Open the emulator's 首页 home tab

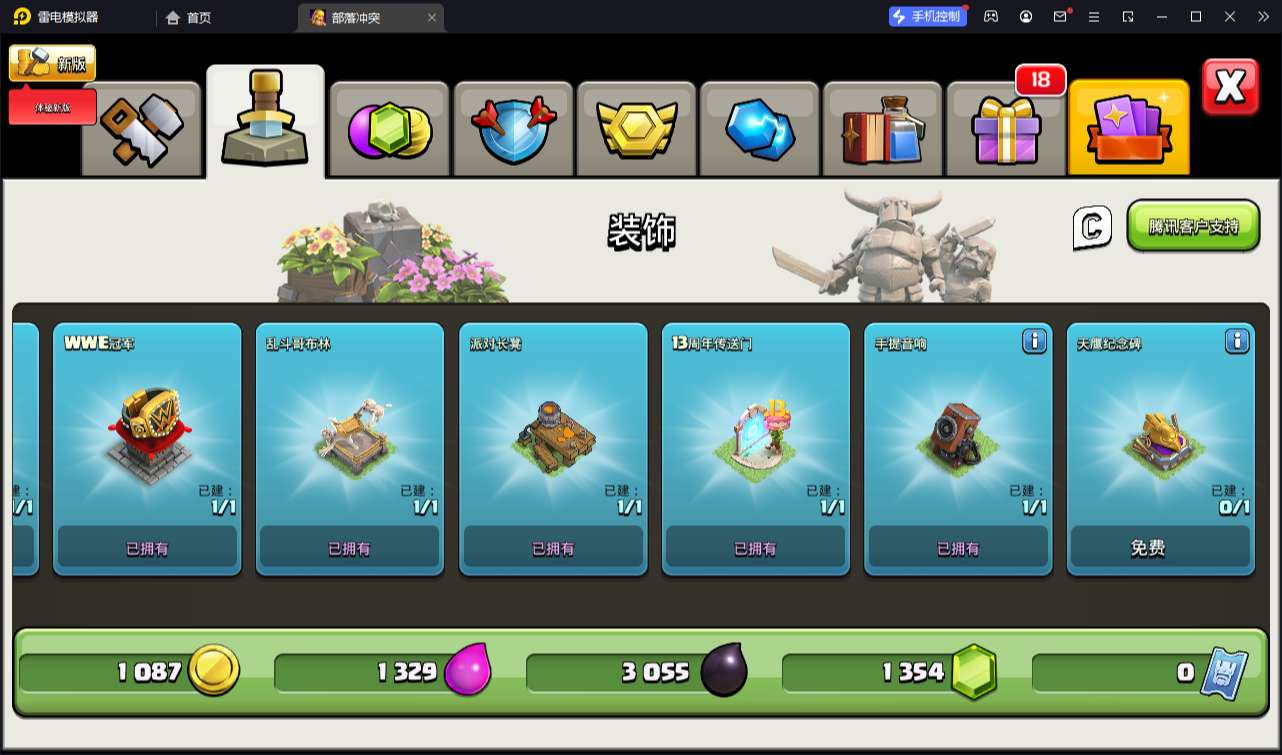[188, 17]
